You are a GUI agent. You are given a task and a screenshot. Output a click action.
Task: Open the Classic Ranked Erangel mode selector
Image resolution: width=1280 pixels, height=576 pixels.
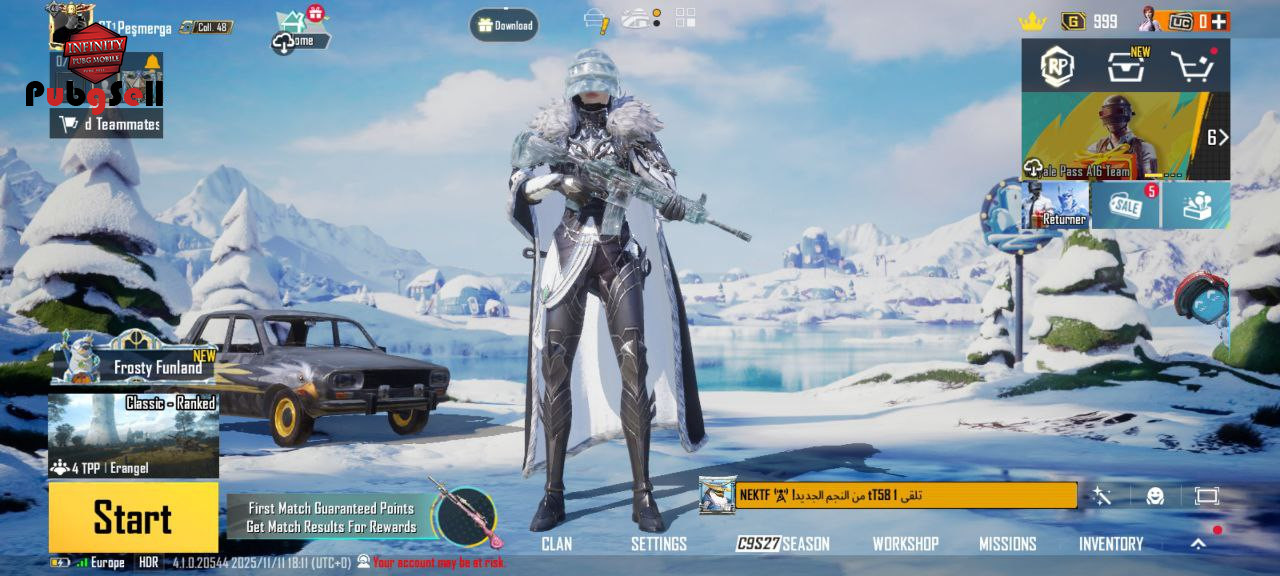pos(133,436)
